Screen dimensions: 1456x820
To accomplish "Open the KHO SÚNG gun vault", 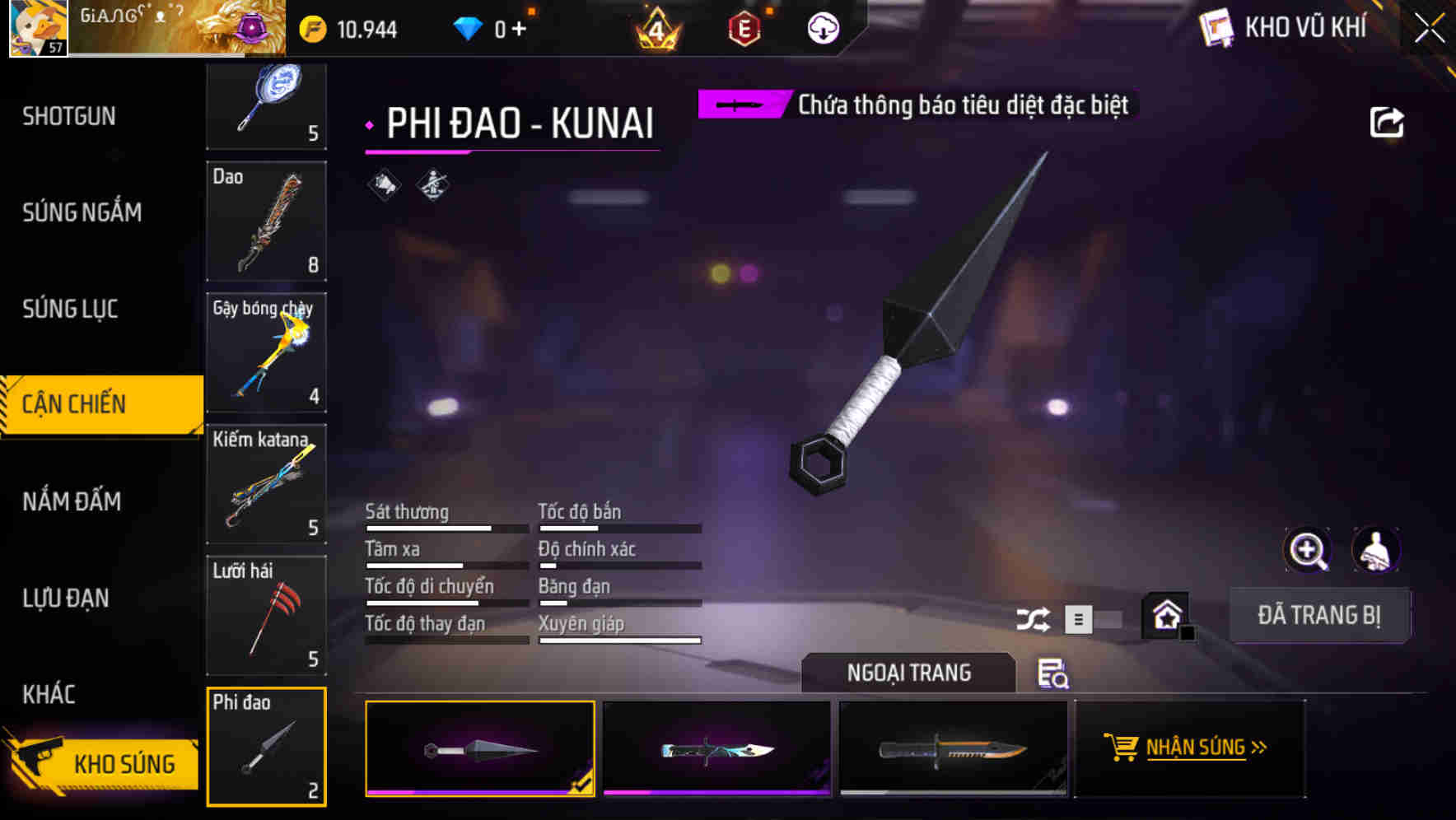I will coord(103,763).
